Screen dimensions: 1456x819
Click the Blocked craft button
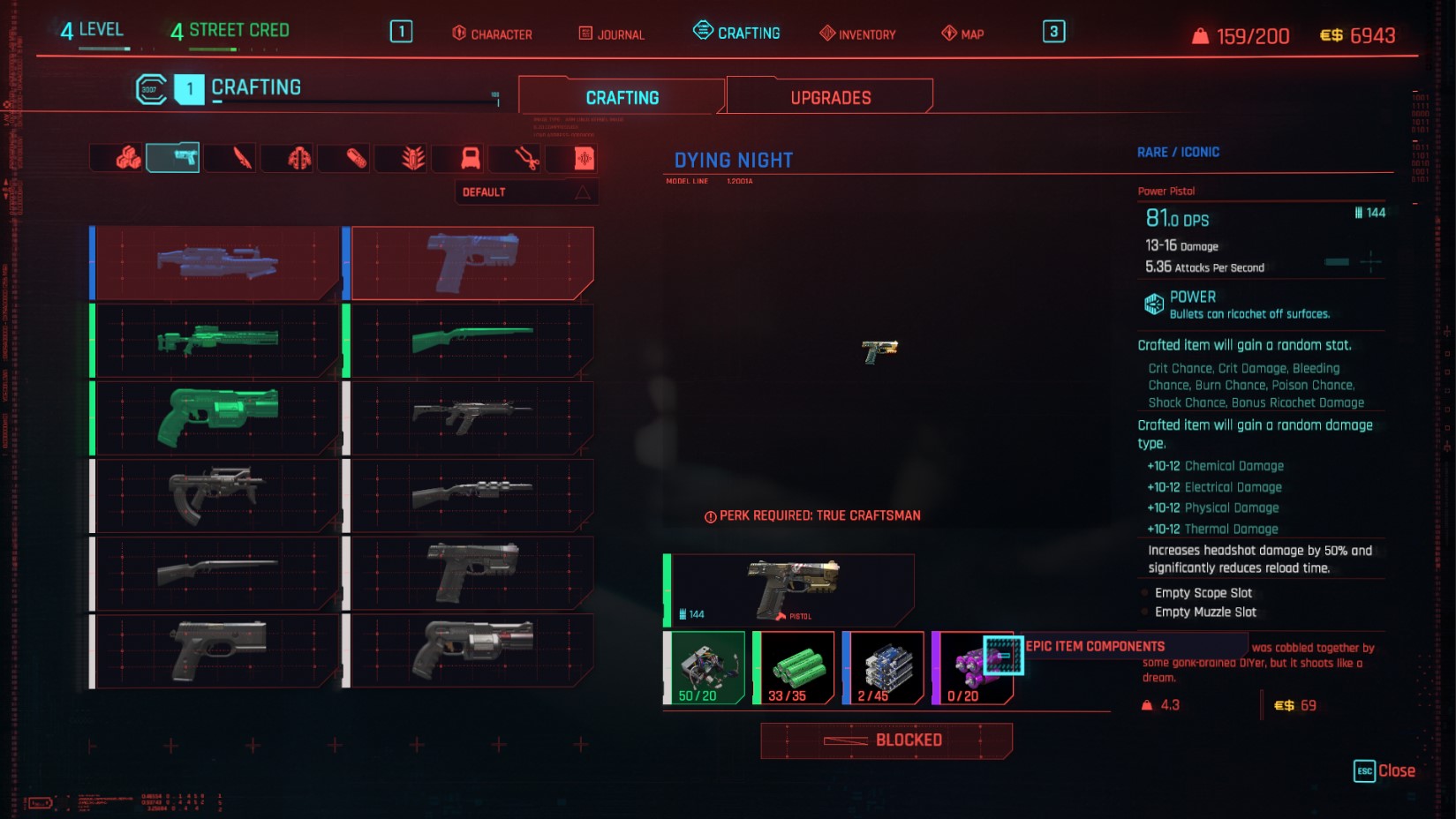(886, 740)
